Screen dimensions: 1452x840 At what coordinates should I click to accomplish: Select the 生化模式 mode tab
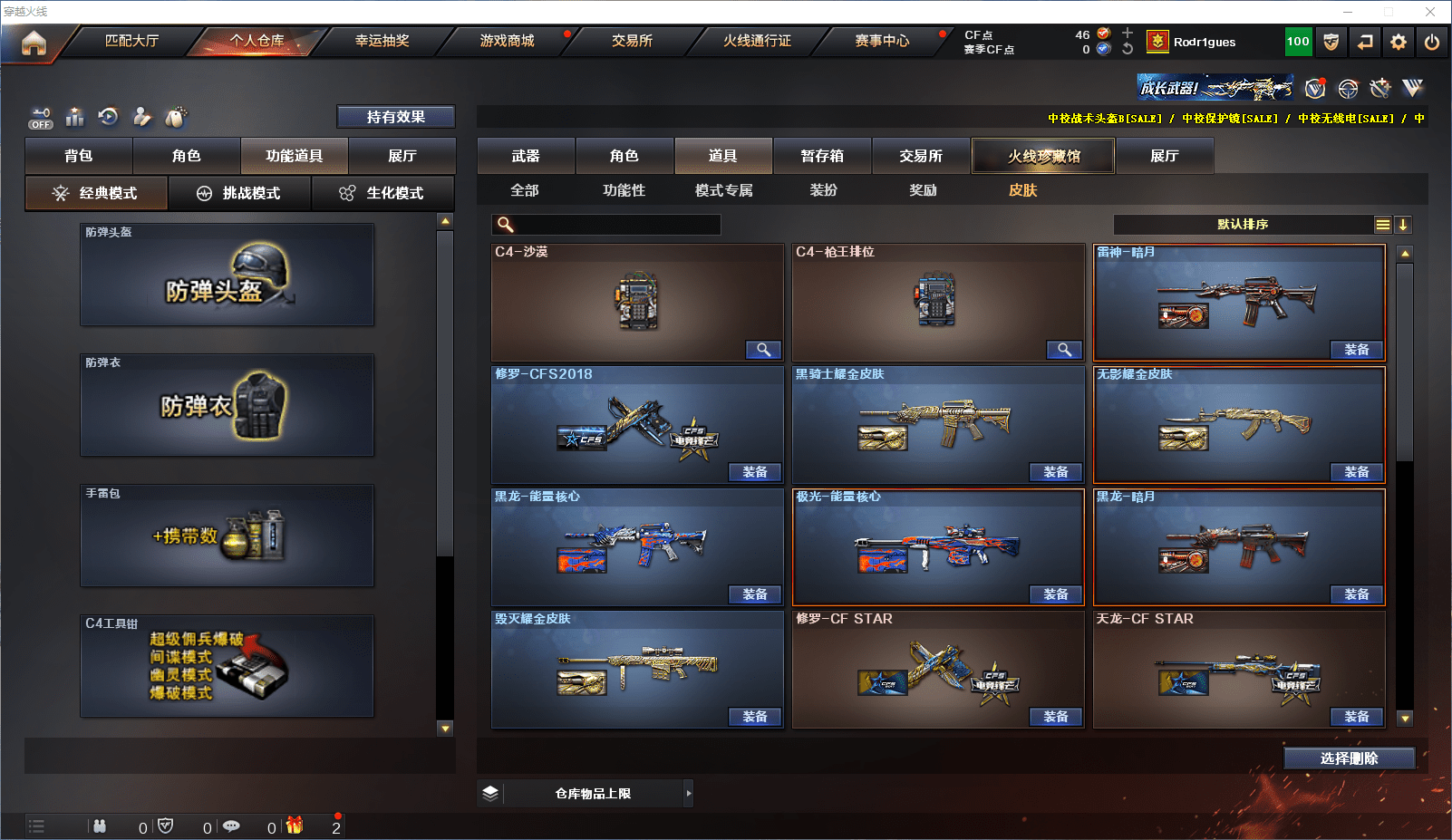(382, 193)
